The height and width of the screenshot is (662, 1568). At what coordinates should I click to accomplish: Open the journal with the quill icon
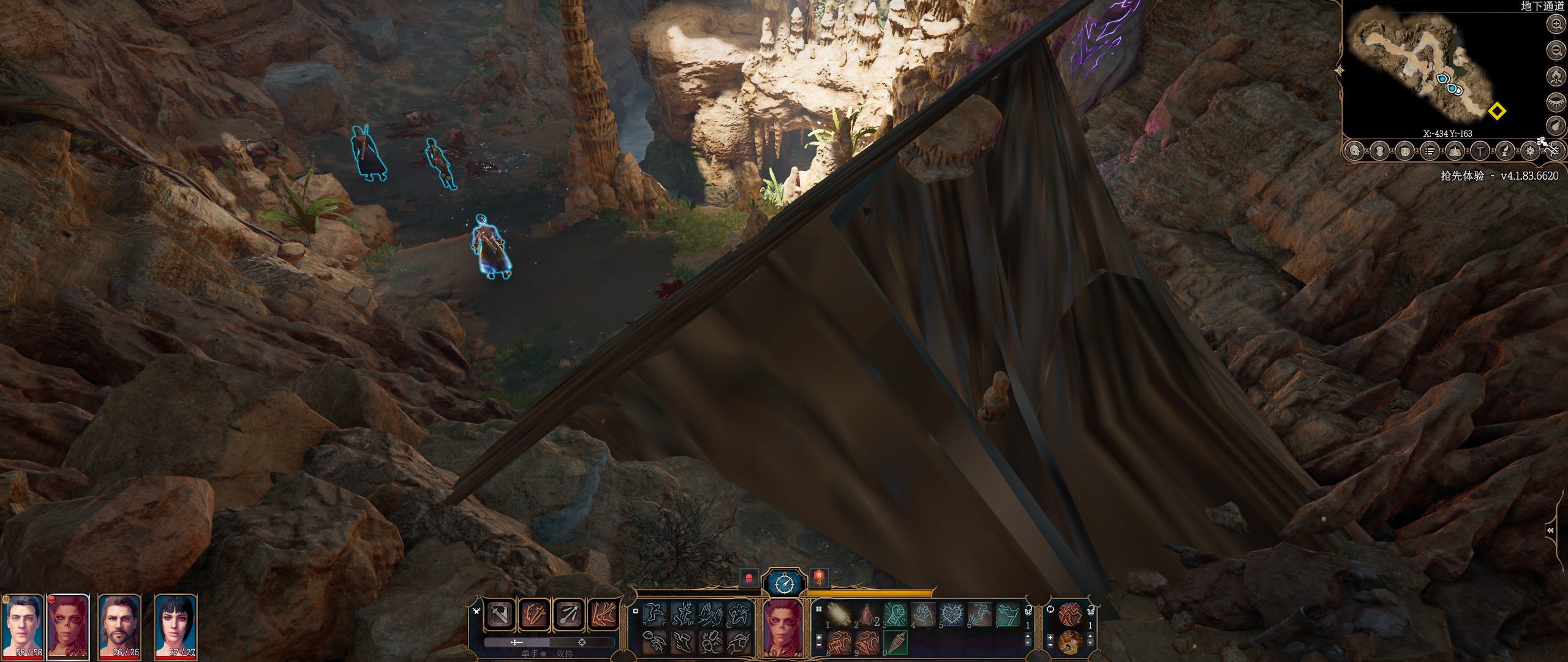click(1505, 150)
